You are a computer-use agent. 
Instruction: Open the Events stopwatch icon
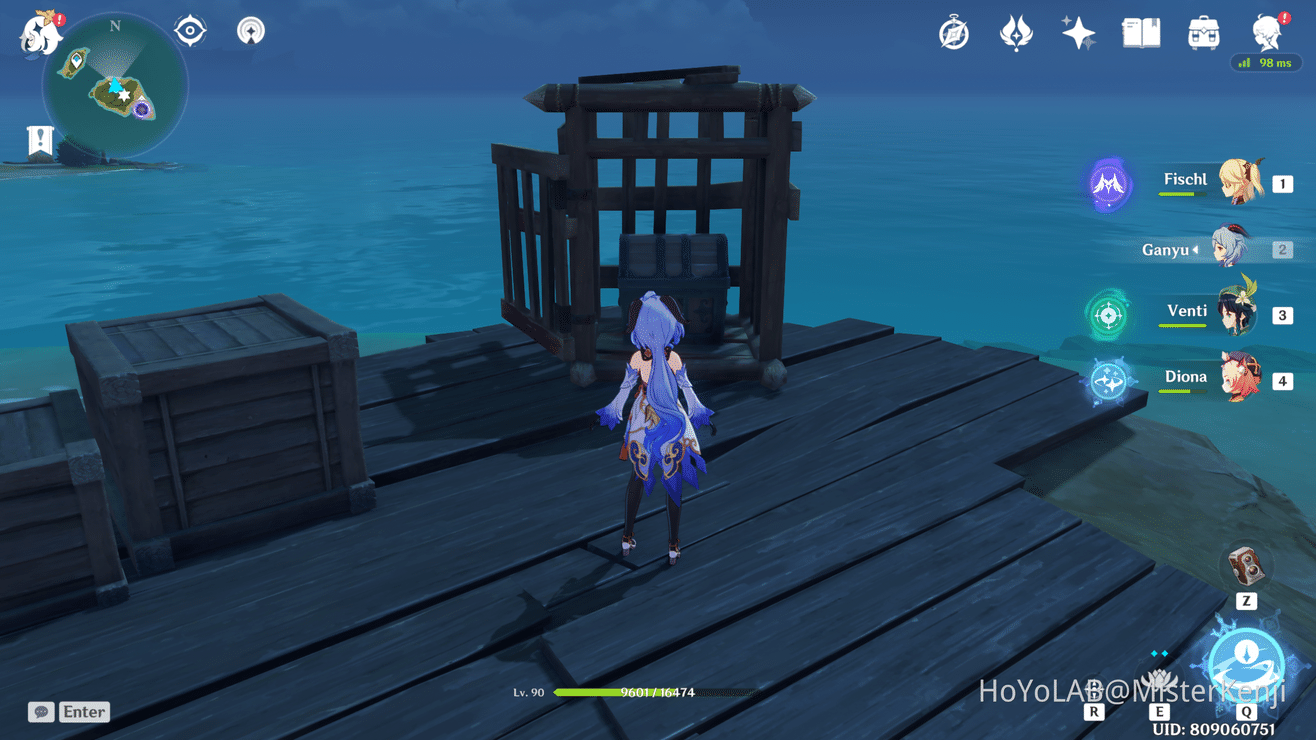[x=952, y=31]
